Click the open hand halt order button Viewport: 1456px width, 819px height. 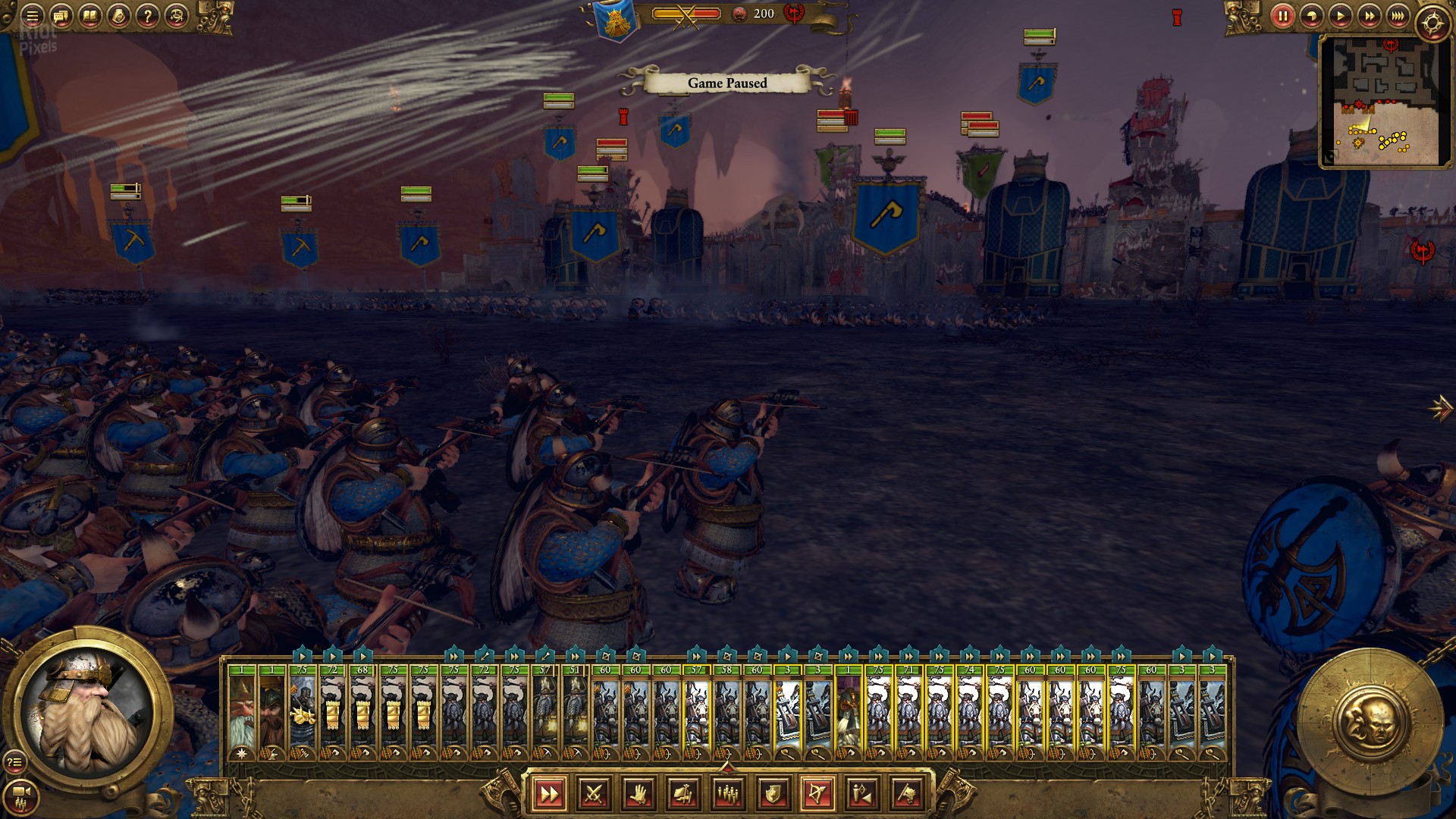[639, 794]
